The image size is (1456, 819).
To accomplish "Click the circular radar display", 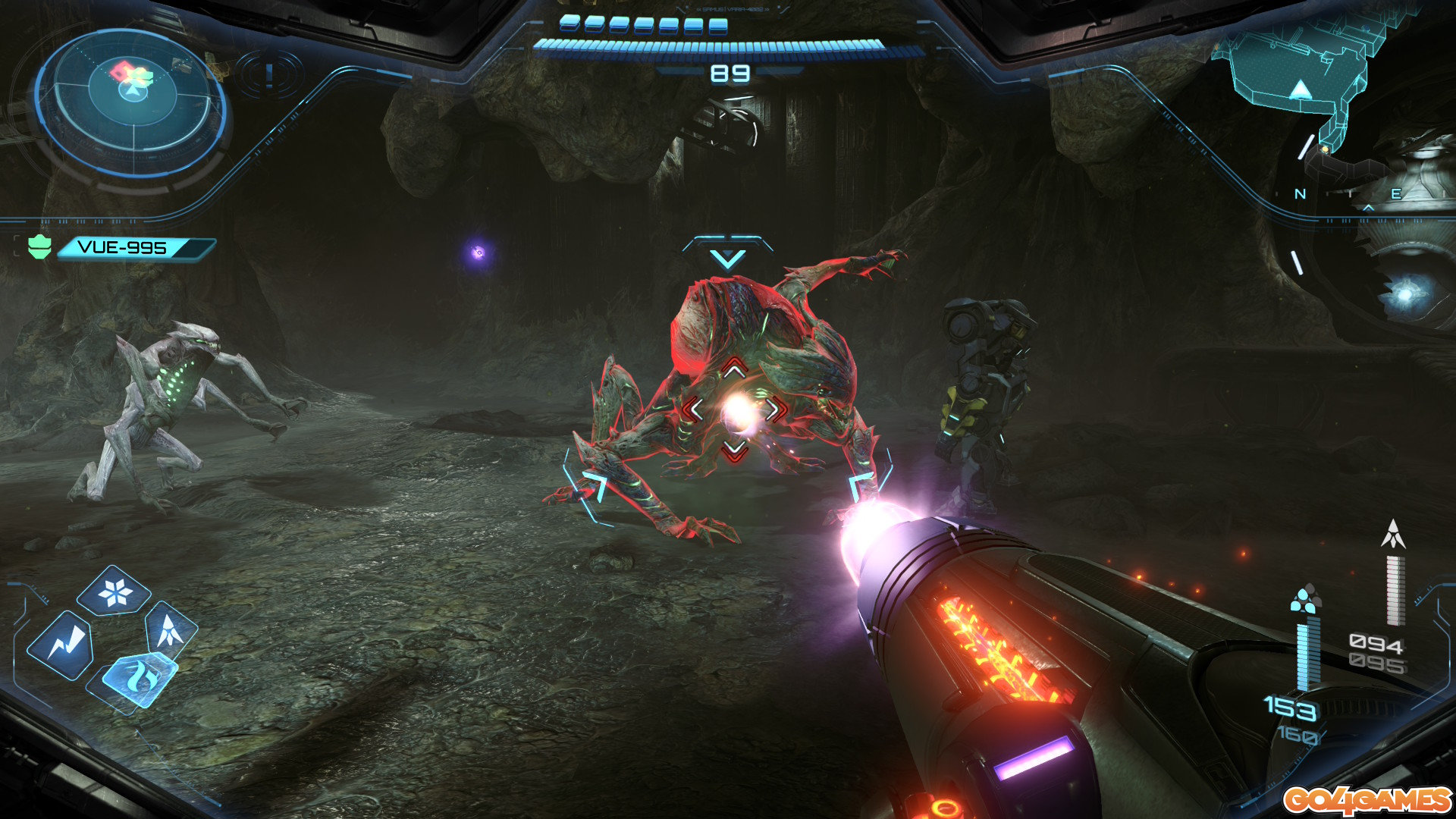I will tap(133, 102).
